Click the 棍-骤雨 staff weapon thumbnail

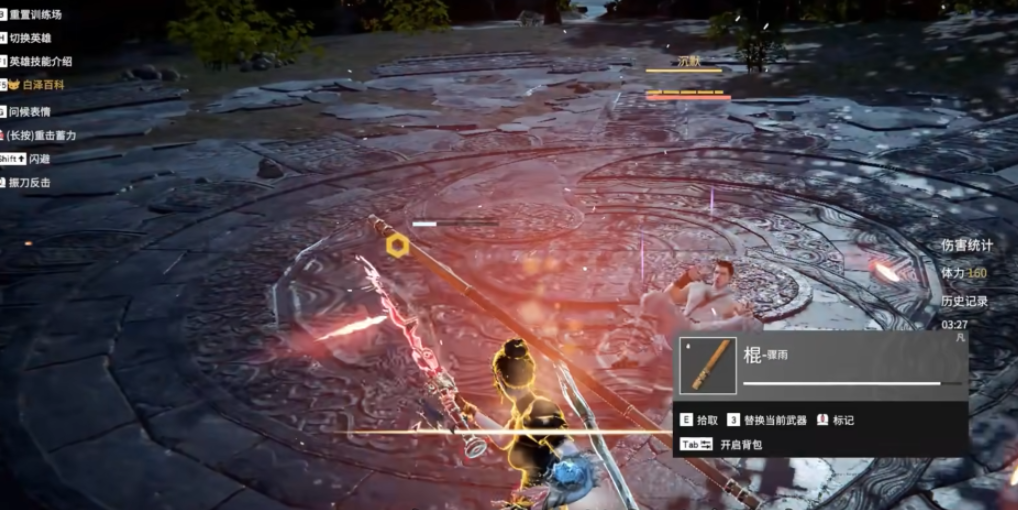(708, 365)
